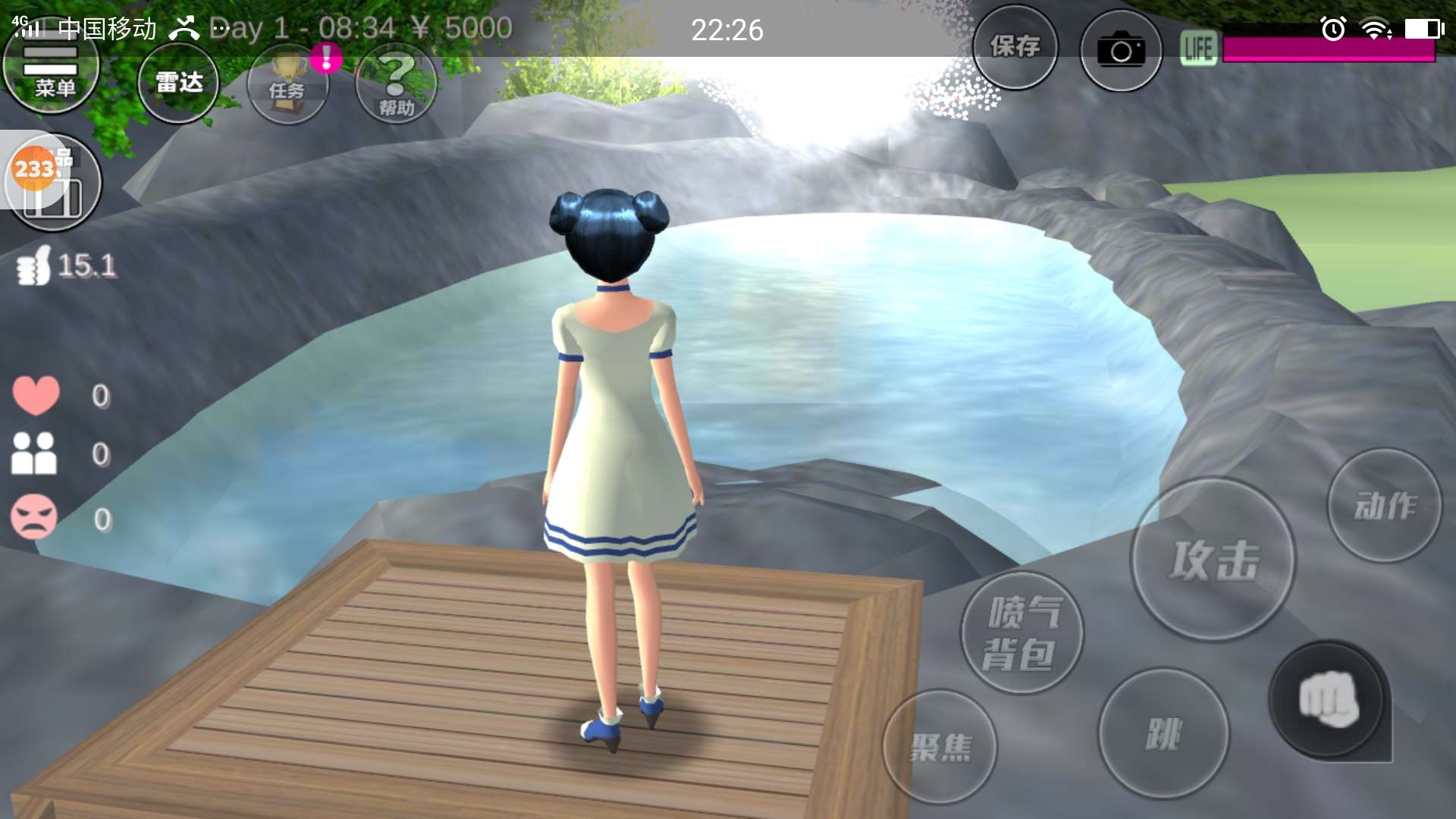1456x819 pixels.
Task: Open the 动作 actions button
Action: pyautogui.click(x=1384, y=506)
